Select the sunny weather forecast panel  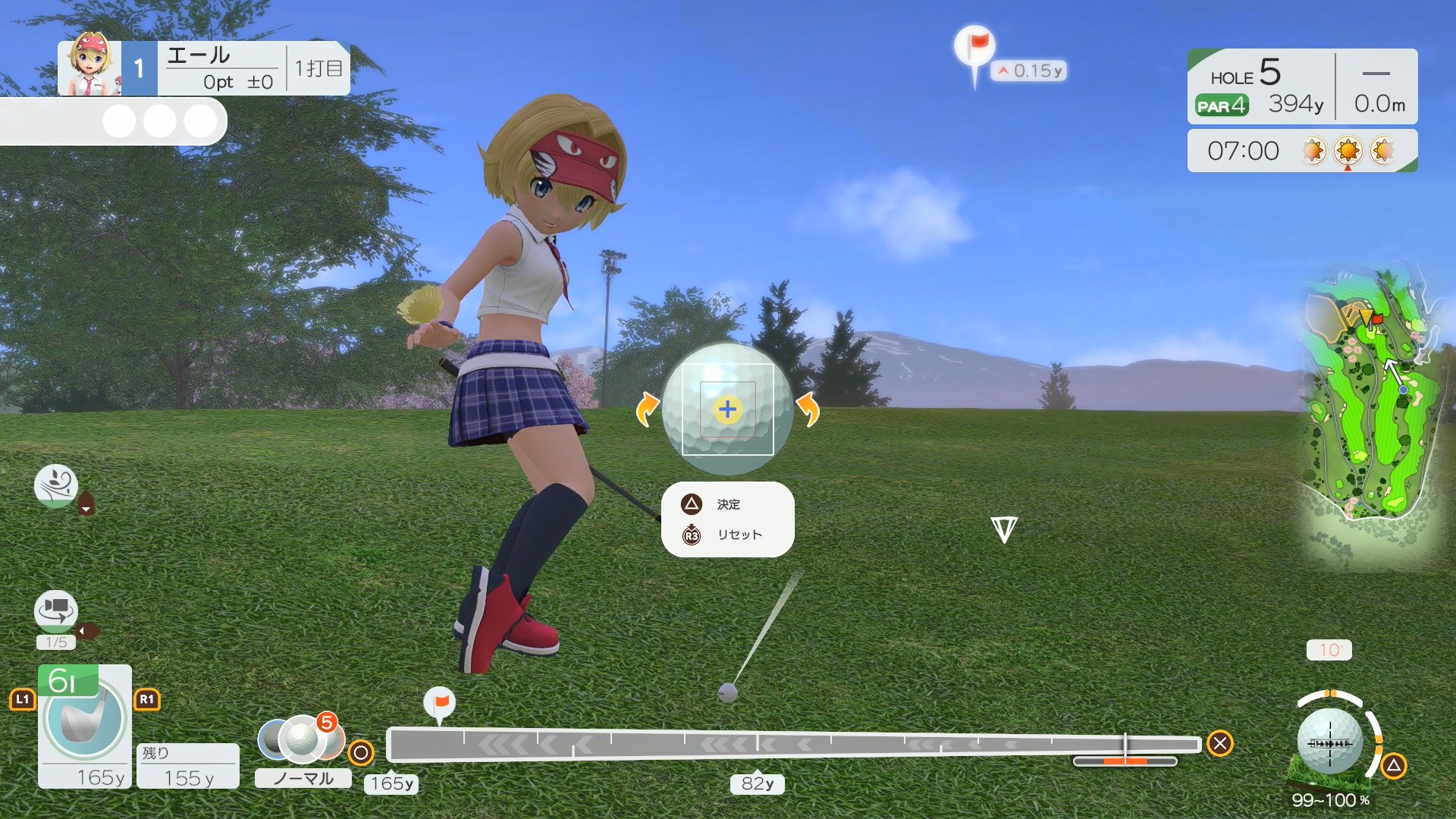click(x=1302, y=151)
